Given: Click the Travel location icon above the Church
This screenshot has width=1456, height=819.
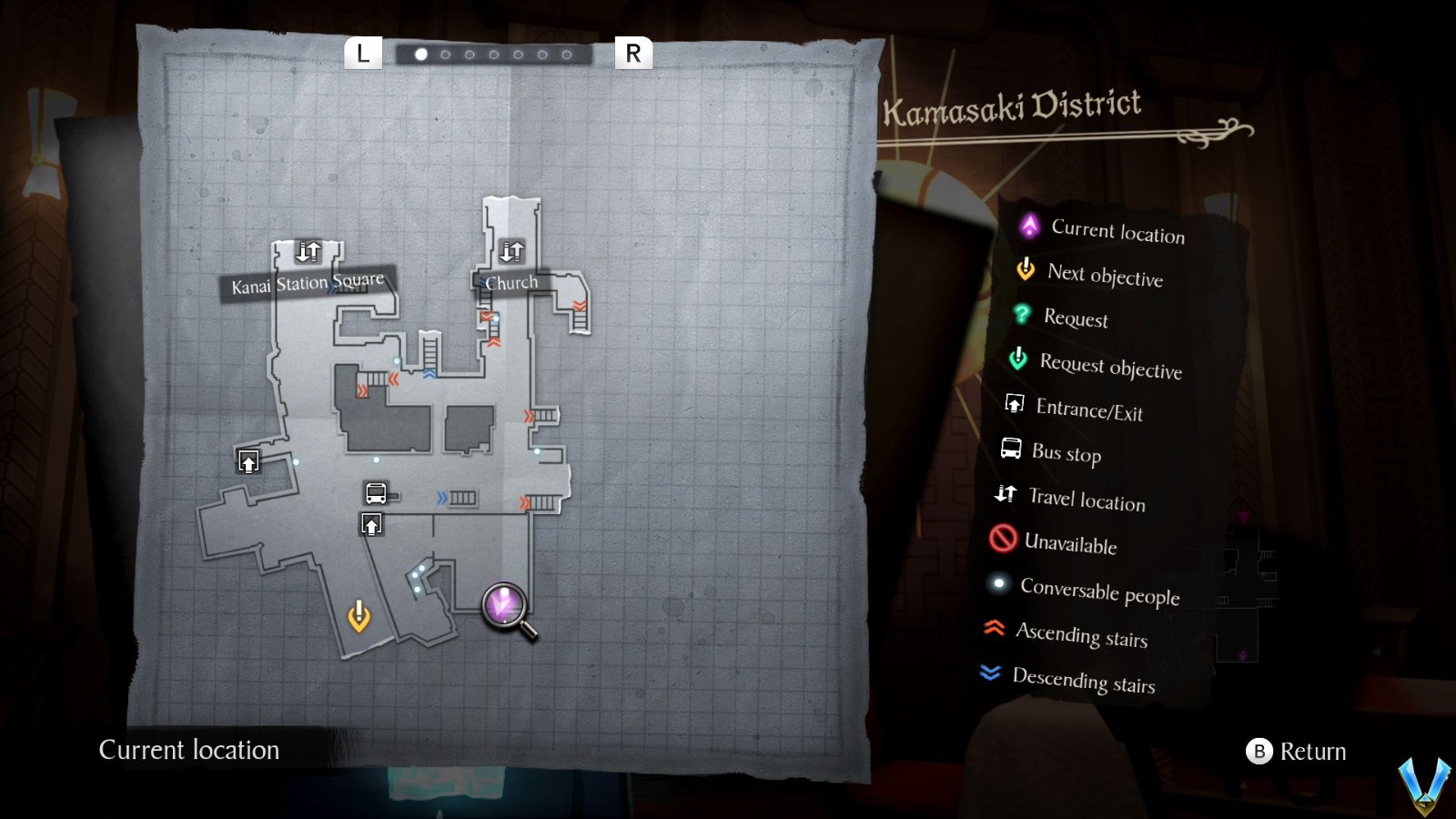Looking at the screenshot, I should [x=512, y=250].
